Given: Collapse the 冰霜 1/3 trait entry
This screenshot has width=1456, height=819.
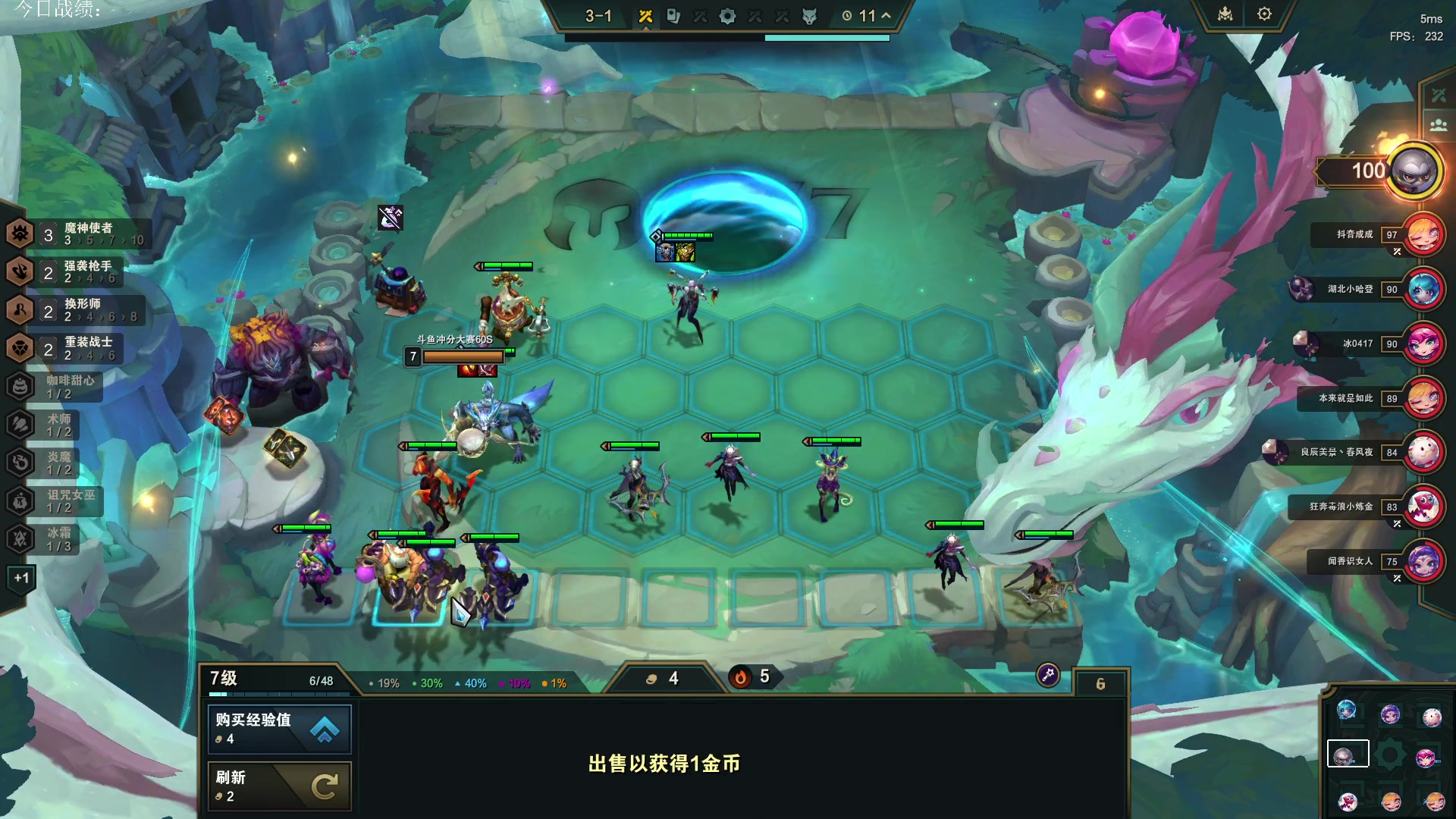Looking at the screenshot, I should [x=19, y=539].
